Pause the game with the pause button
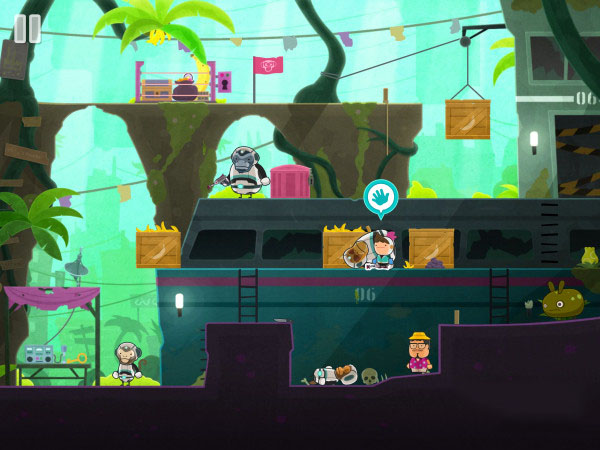Screen dimensions: 600x450 (27, 28)
